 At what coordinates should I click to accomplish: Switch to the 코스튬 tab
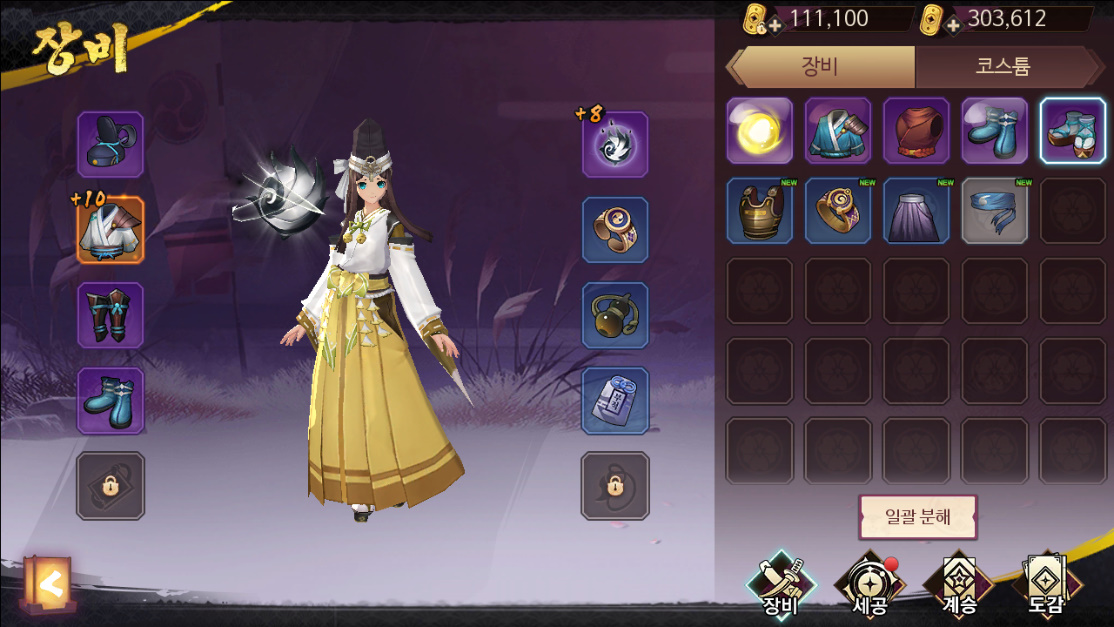click(1003, 68)
